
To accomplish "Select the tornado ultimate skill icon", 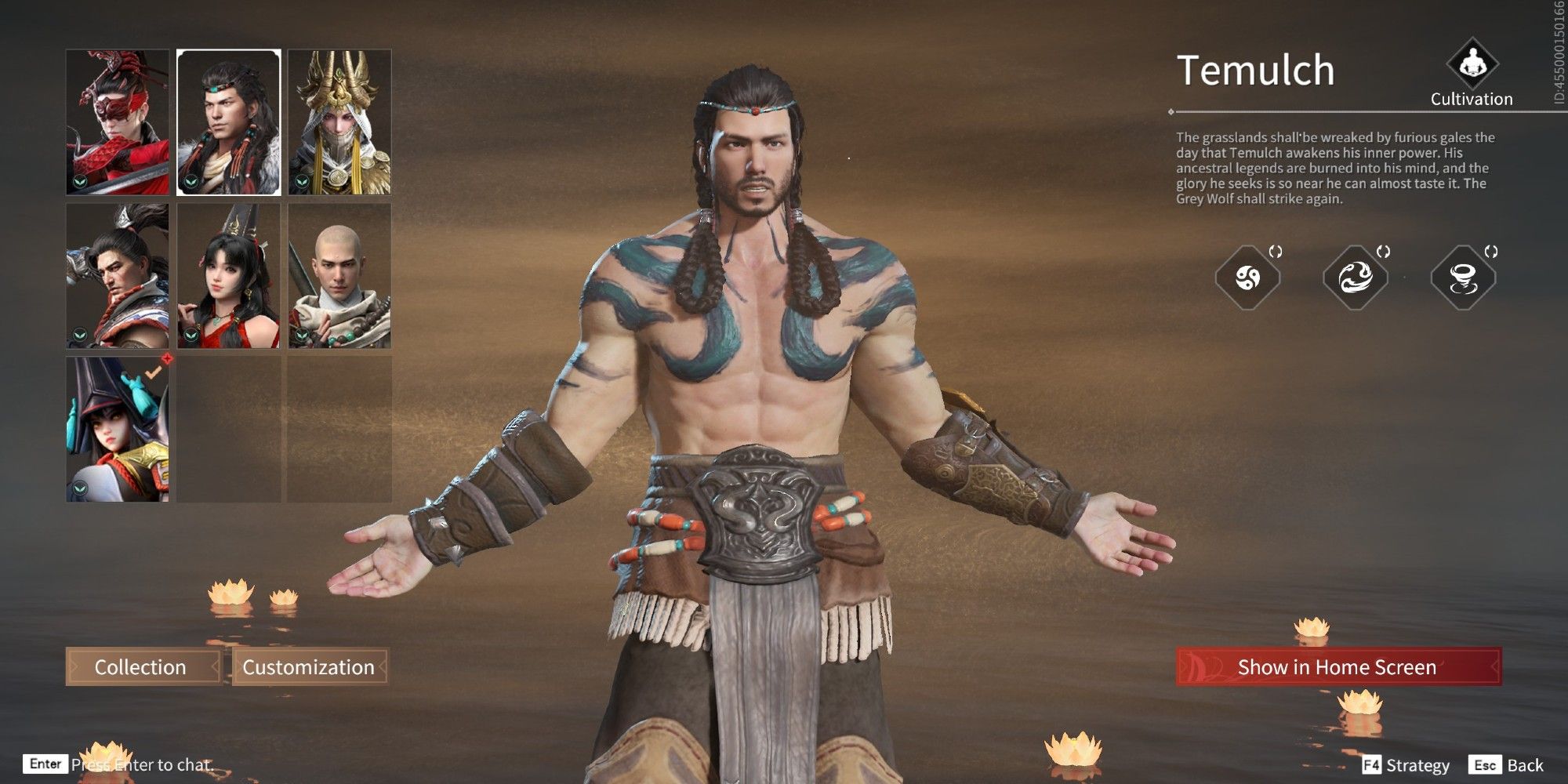I will click(1463, 277).
